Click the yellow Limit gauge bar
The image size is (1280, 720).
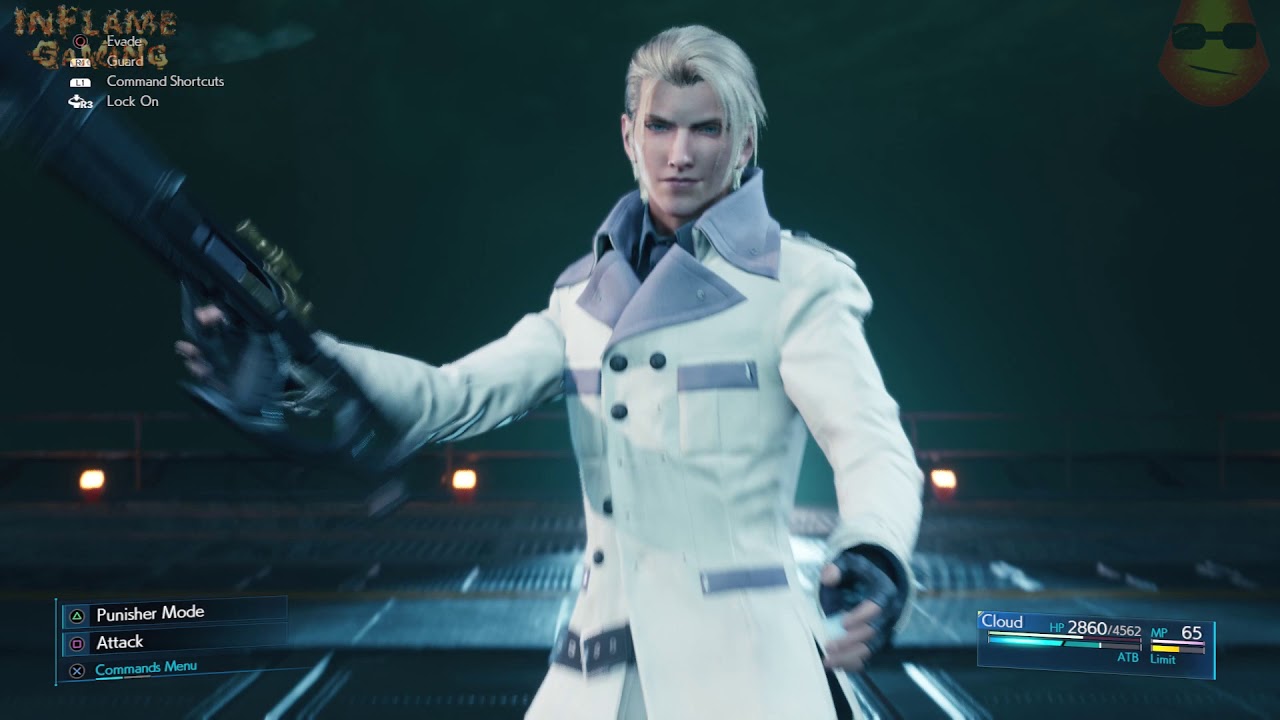click(1165, 648)
